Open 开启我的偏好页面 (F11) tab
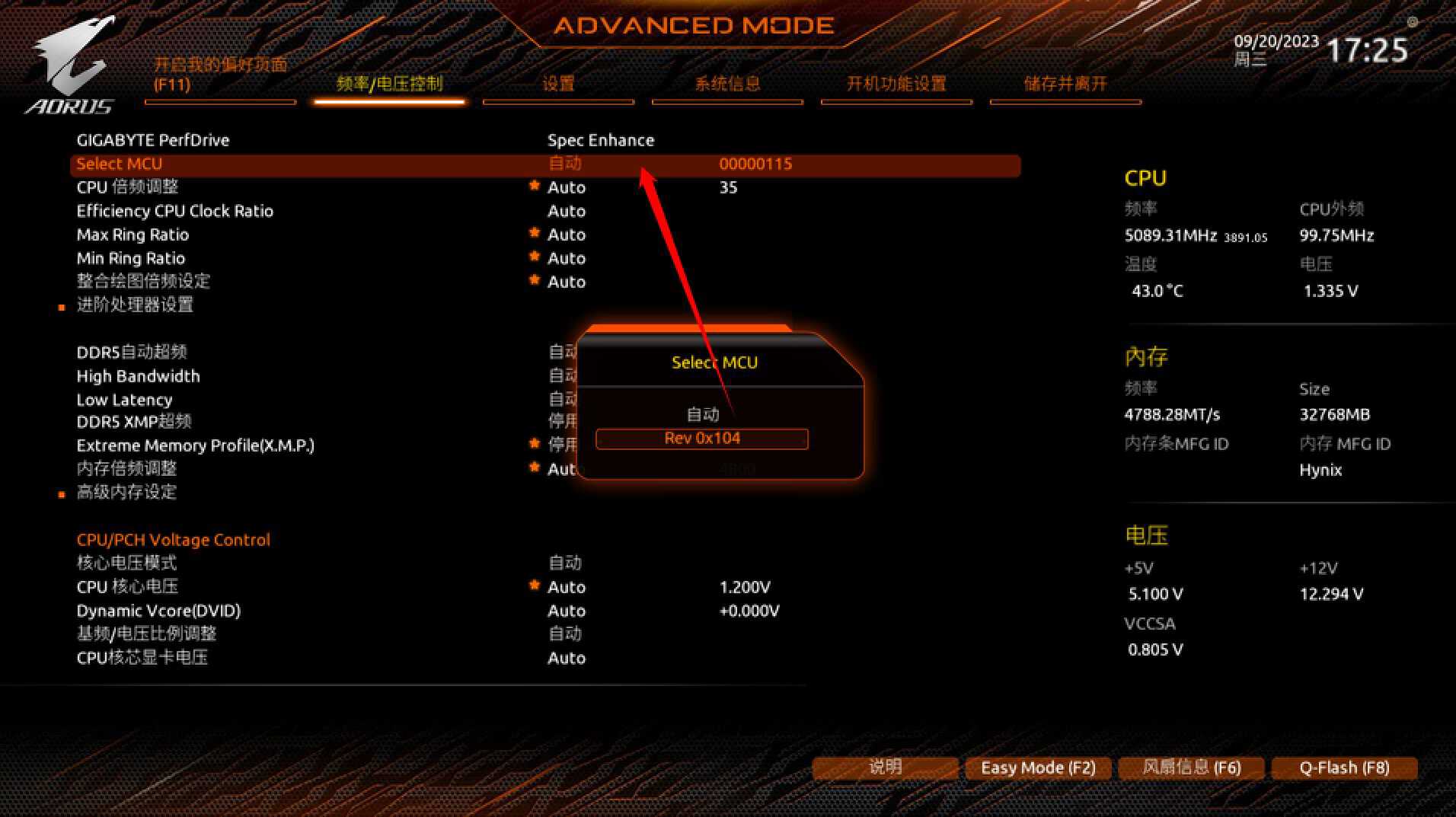This screenshot has width=1456, height=817. (x=220, y=75)
